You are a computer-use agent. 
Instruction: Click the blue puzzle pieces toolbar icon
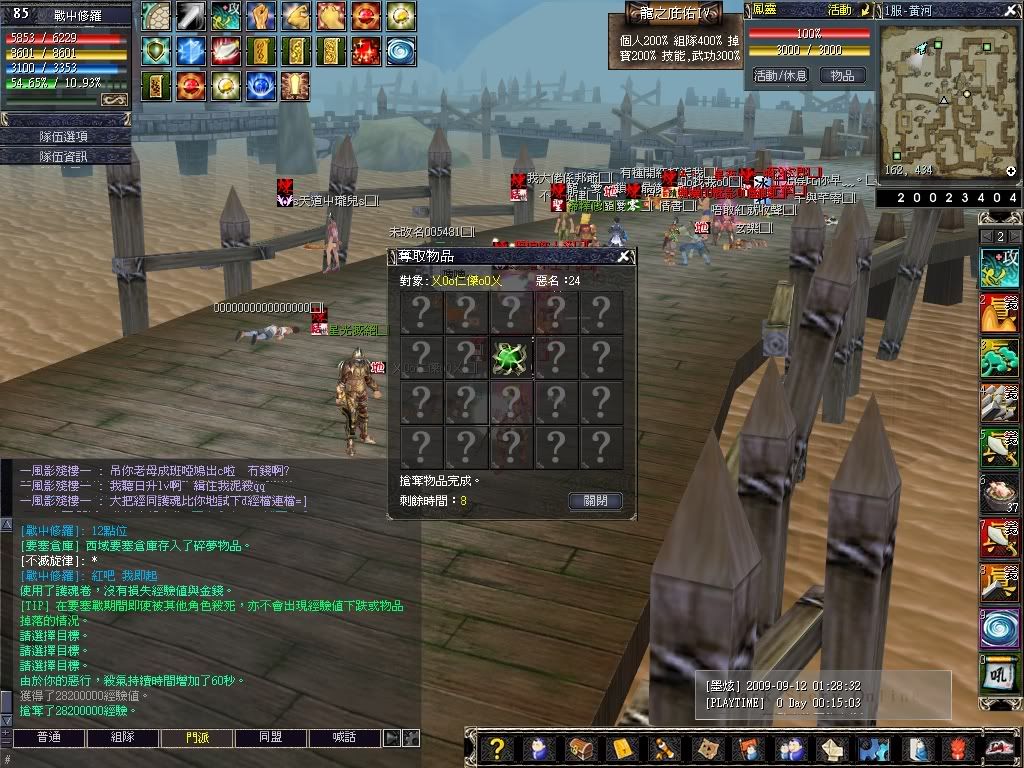click(873, 749)
